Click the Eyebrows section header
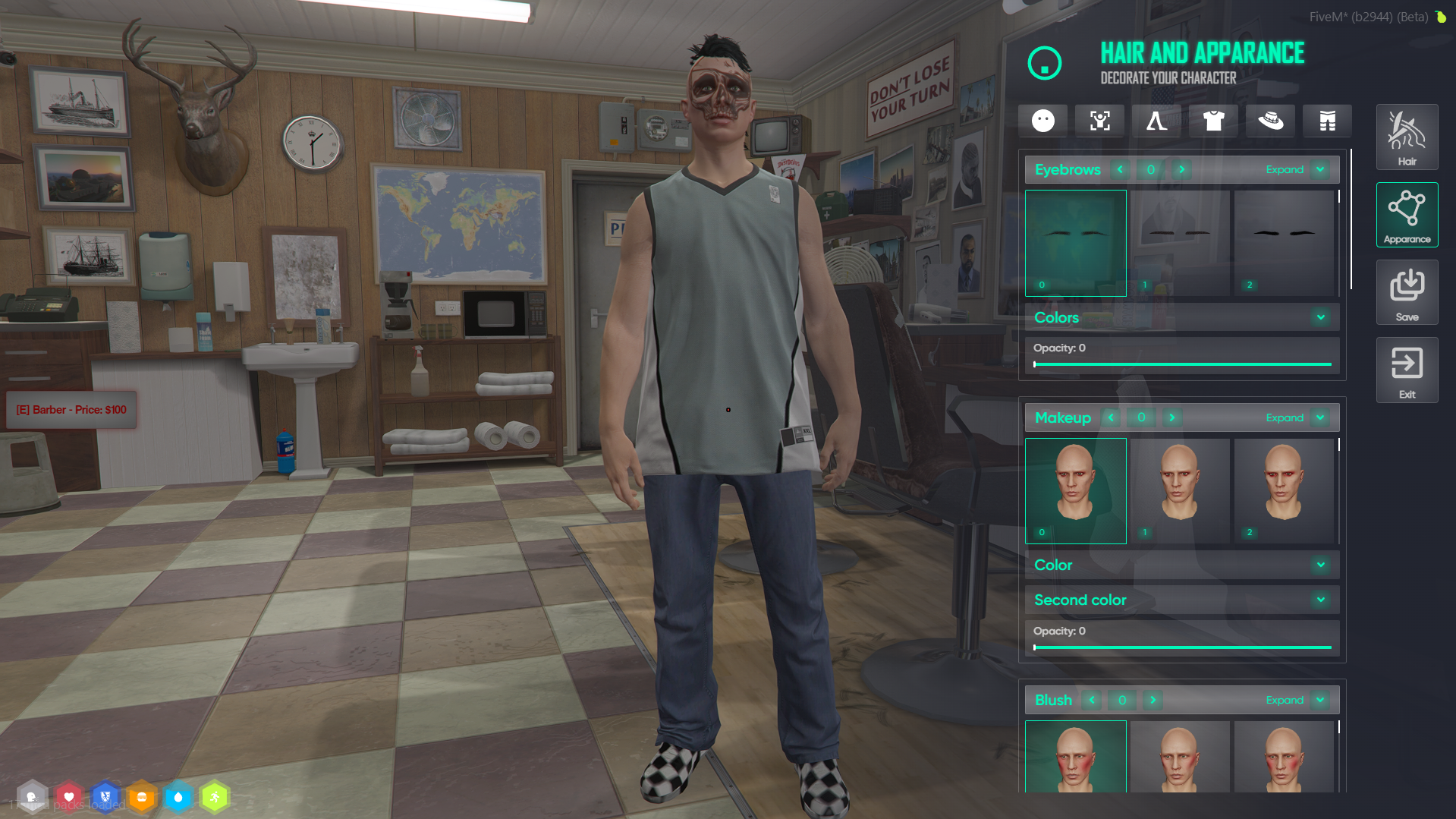This screenshot has height=819, width=1456. [1068, 169]
